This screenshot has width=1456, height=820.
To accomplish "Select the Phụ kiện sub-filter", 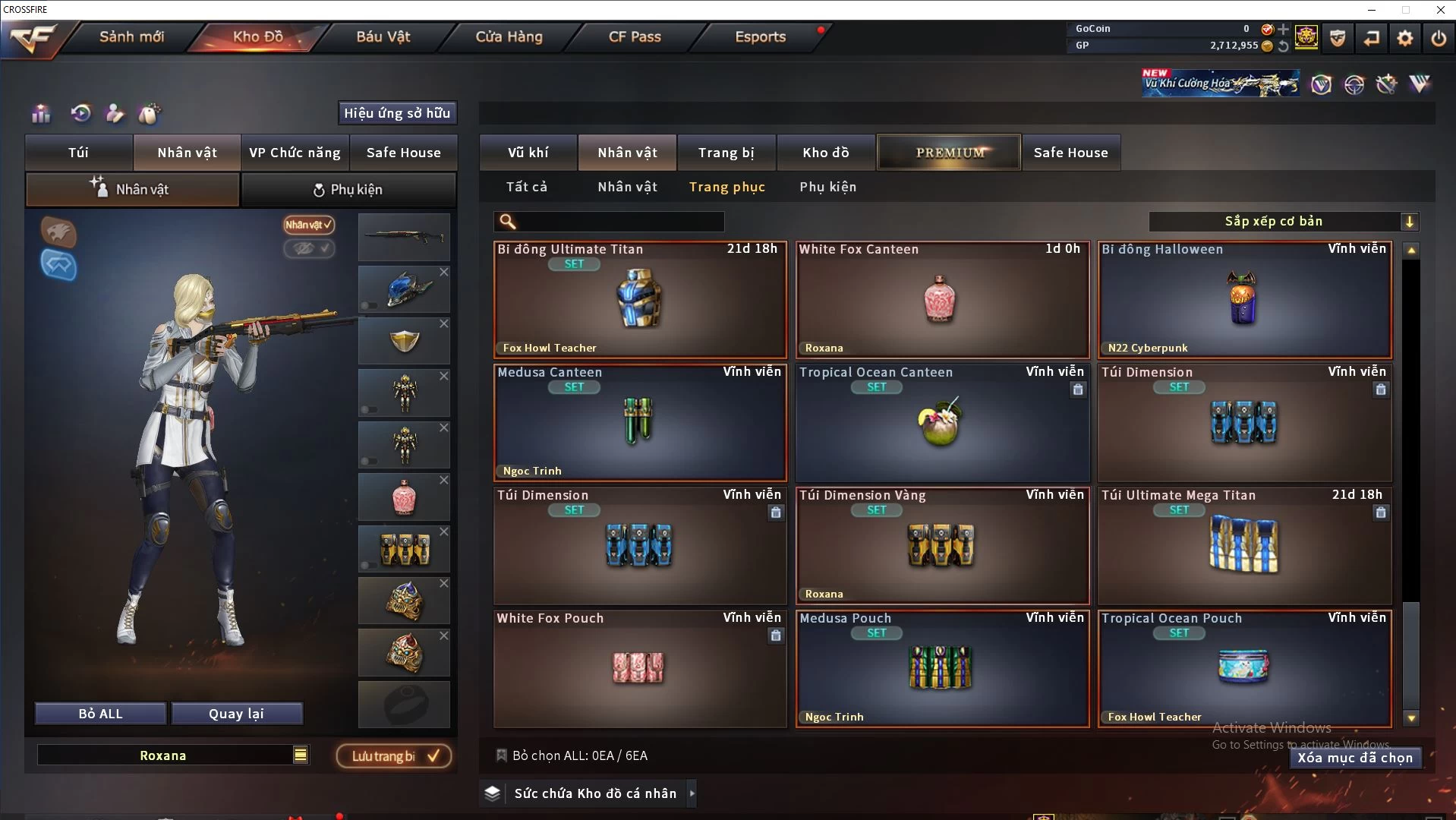I will tap(827, 187).
